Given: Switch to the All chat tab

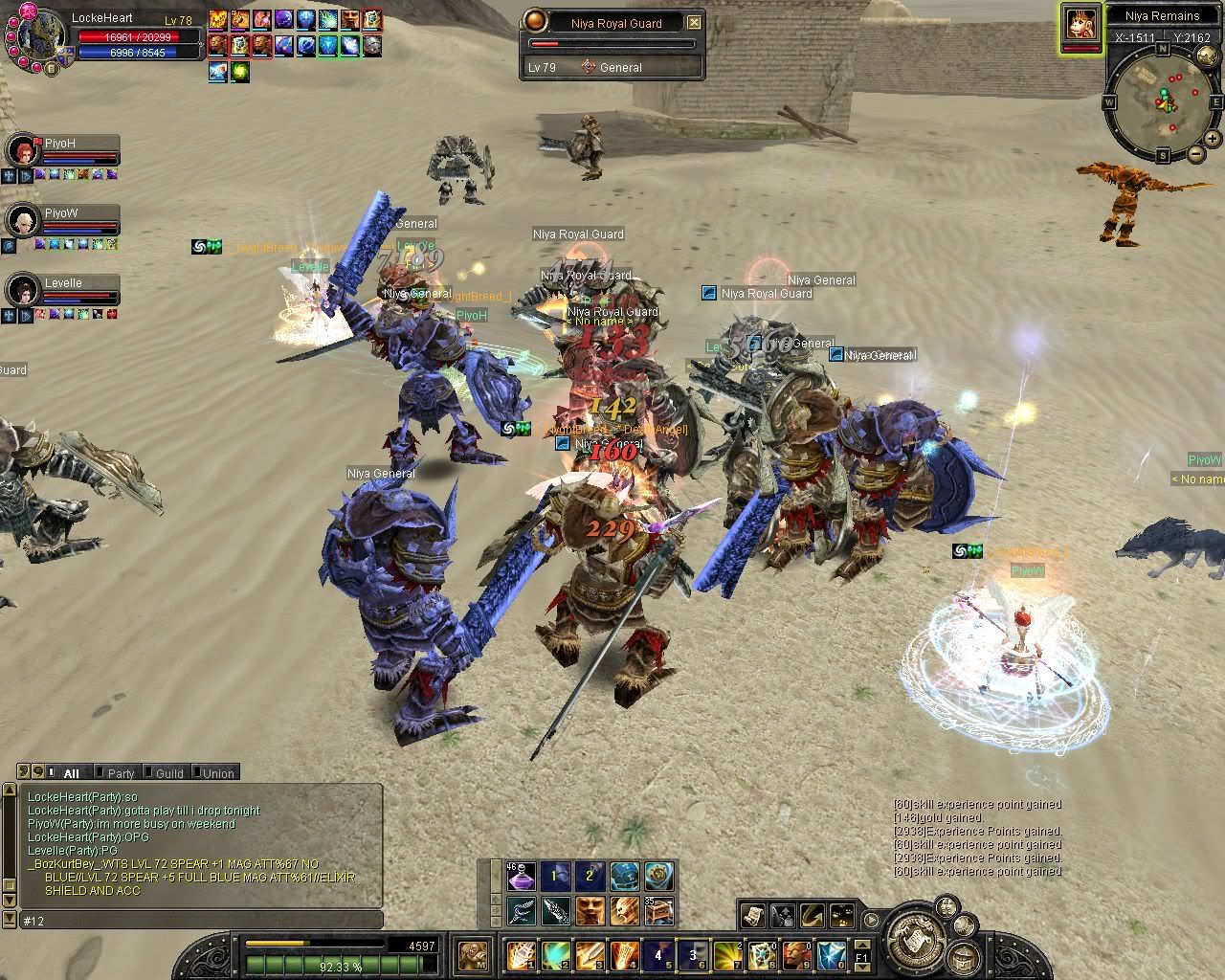Looking at the screenshot, I should [72, 772].
